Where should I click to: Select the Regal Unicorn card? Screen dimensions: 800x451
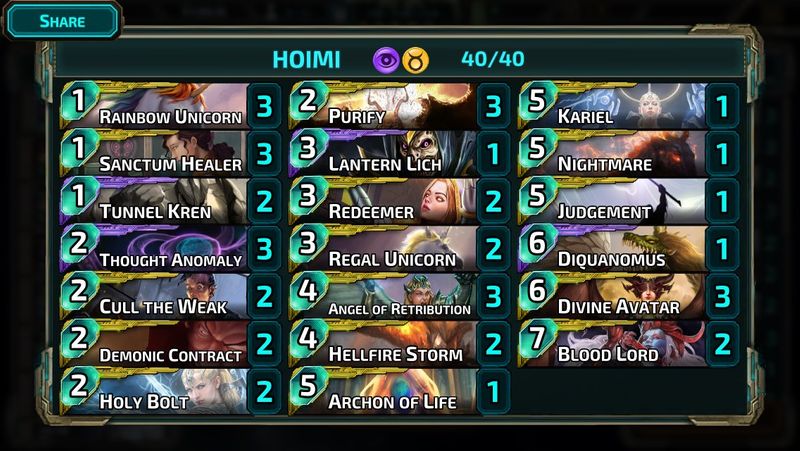(390, 249)
